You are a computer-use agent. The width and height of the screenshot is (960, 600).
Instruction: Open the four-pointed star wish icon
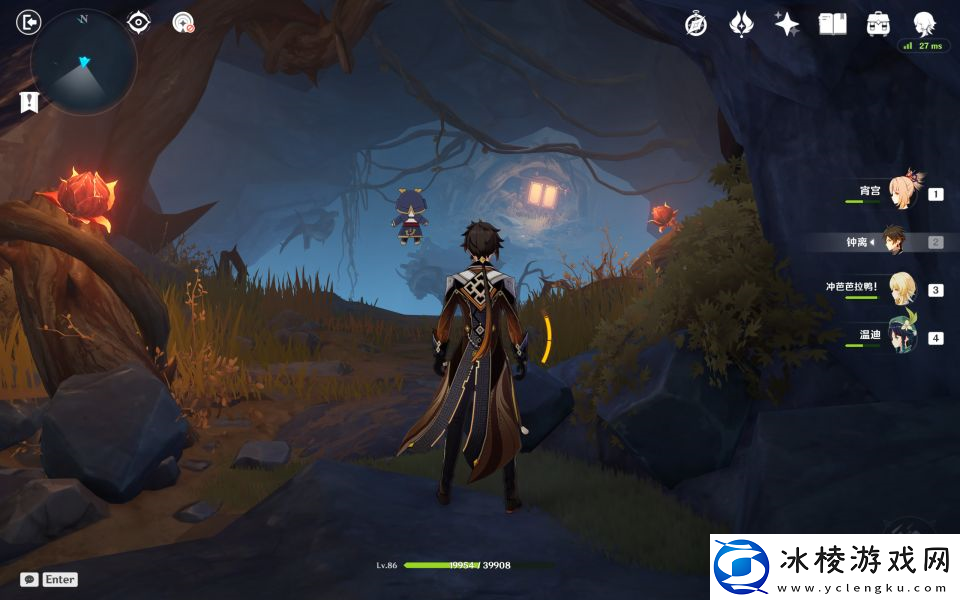coord(787,24)
